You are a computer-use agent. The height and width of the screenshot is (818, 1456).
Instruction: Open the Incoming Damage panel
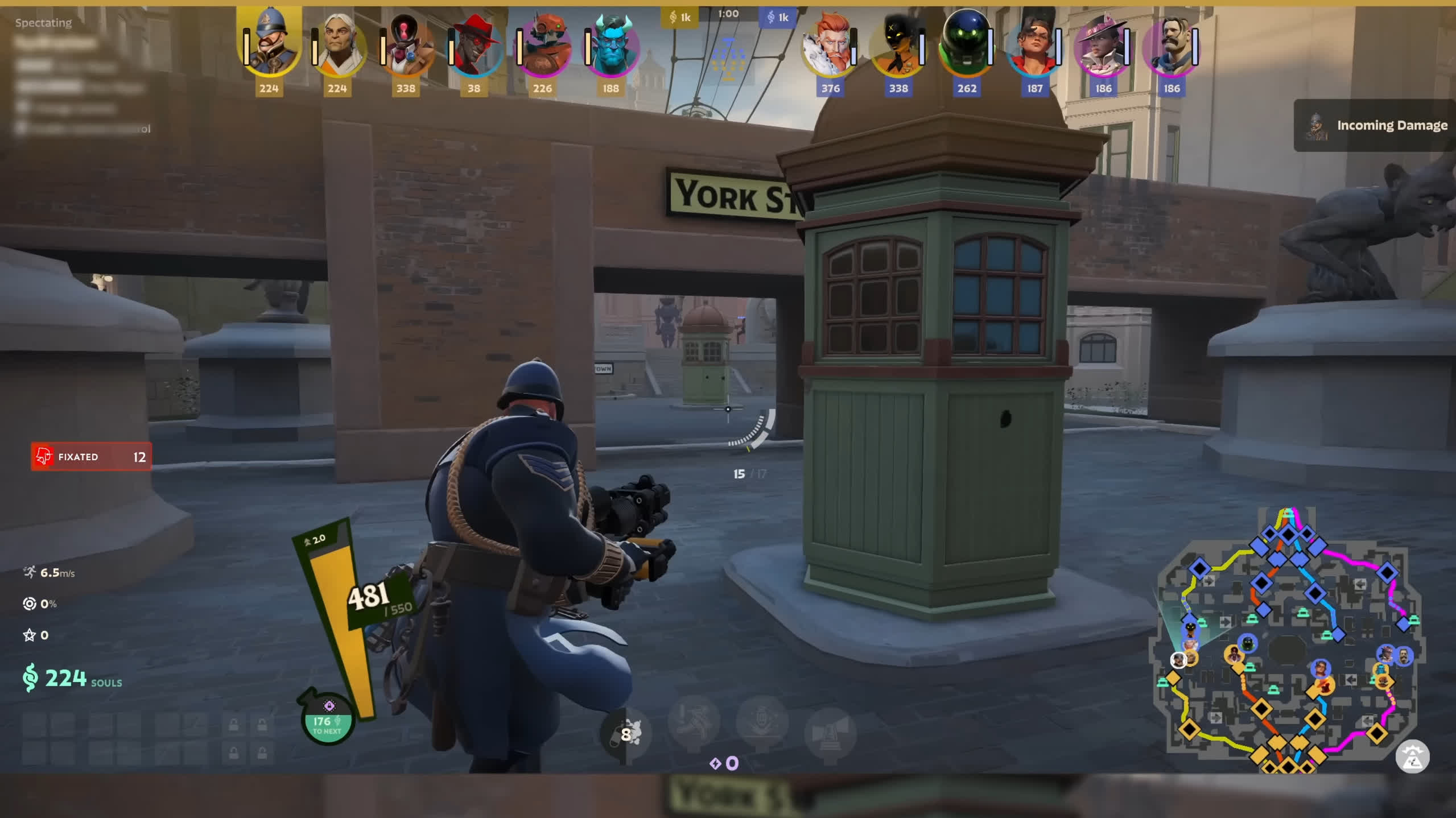[x=1375, y=125]
